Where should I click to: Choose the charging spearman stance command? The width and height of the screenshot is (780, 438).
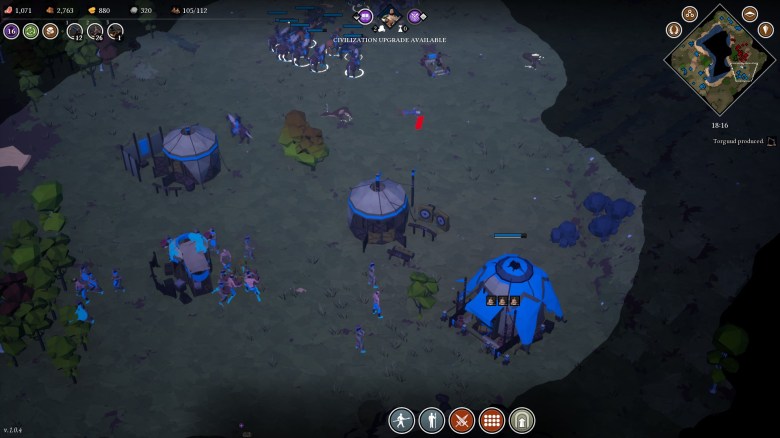pyautogui.click(x=401, y=420)
